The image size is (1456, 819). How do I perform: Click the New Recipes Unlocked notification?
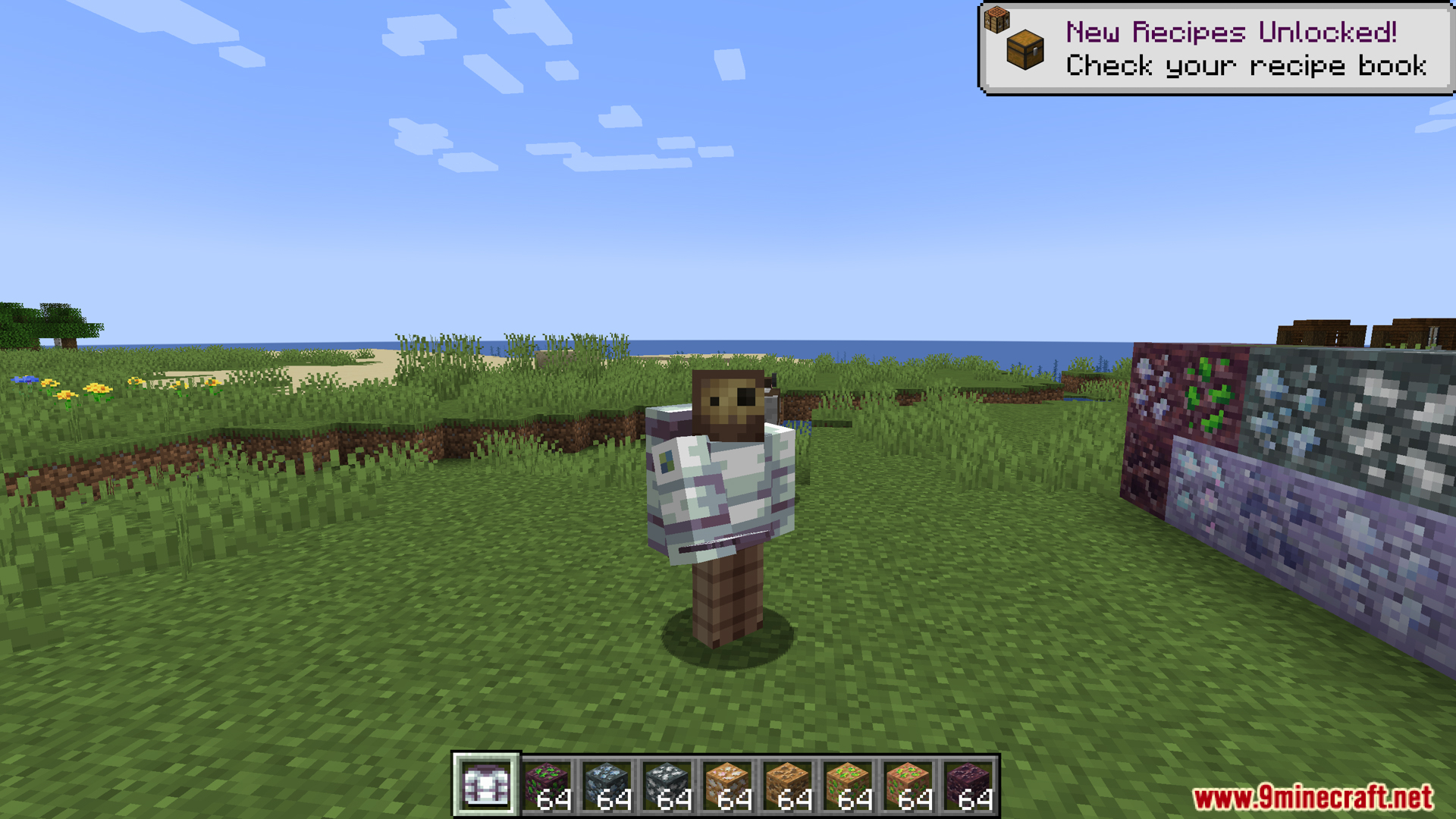(x=1216, y=49)
